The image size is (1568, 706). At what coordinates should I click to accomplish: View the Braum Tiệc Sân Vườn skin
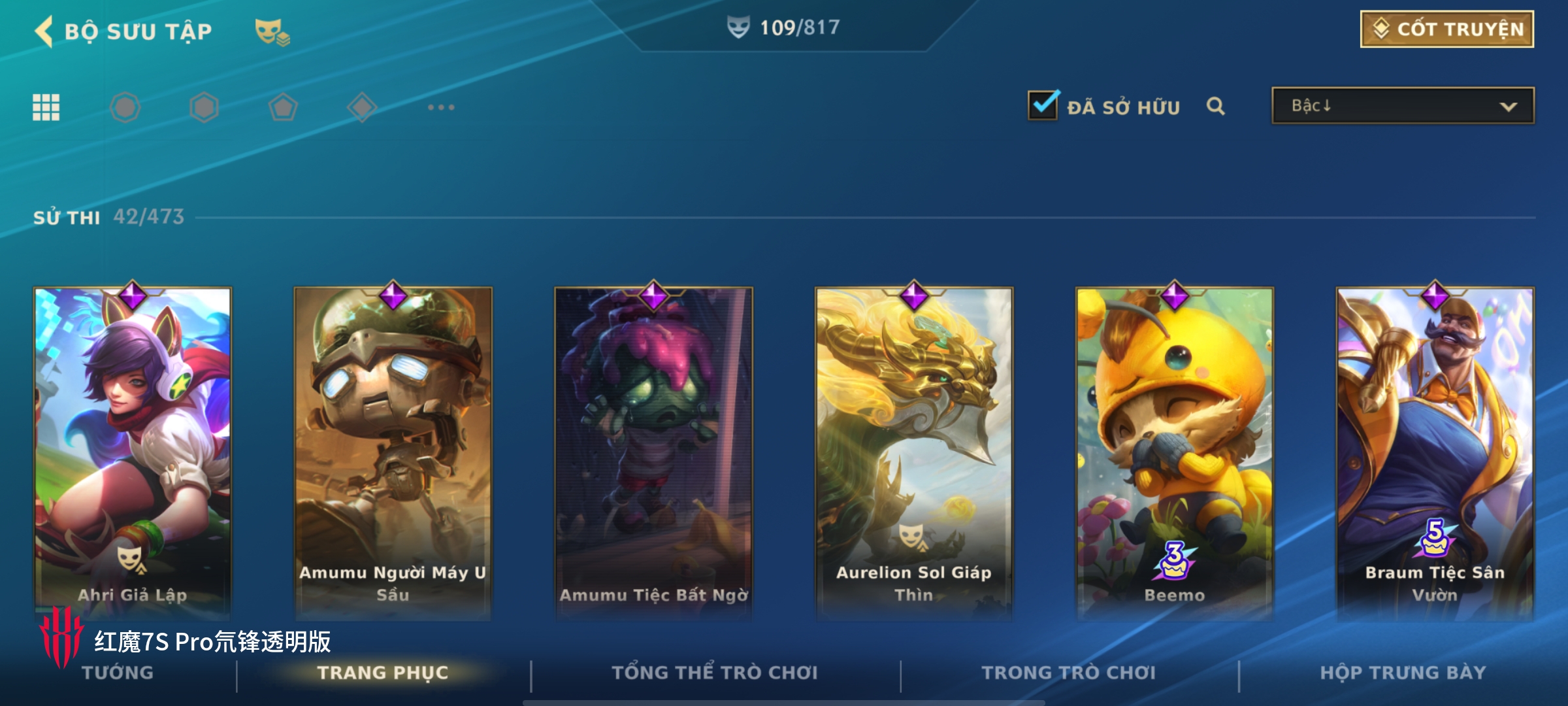coord(1435,451)
